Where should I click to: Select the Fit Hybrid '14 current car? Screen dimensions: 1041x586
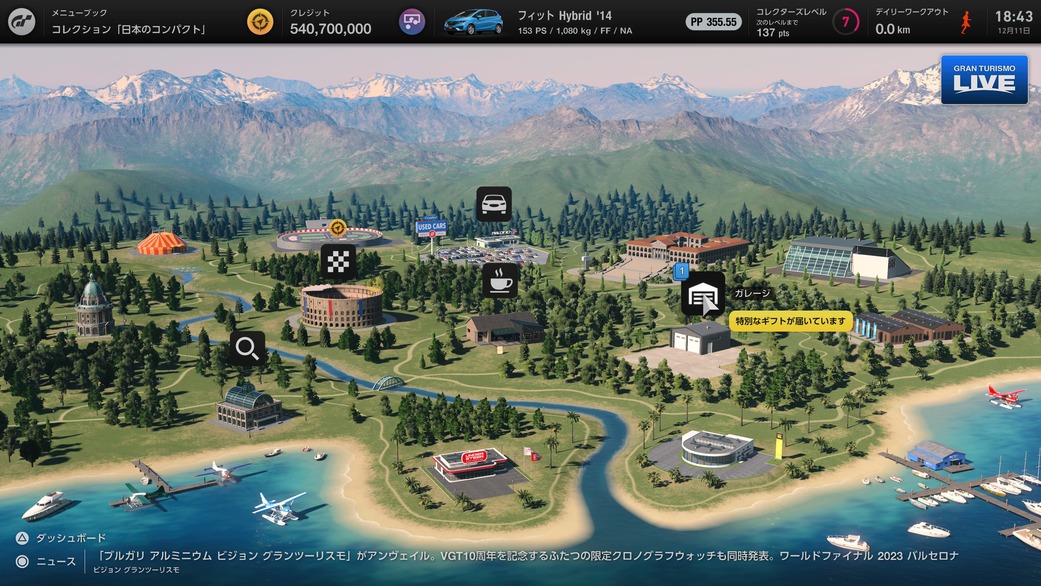pyautogui.click(x=474, y=21)
